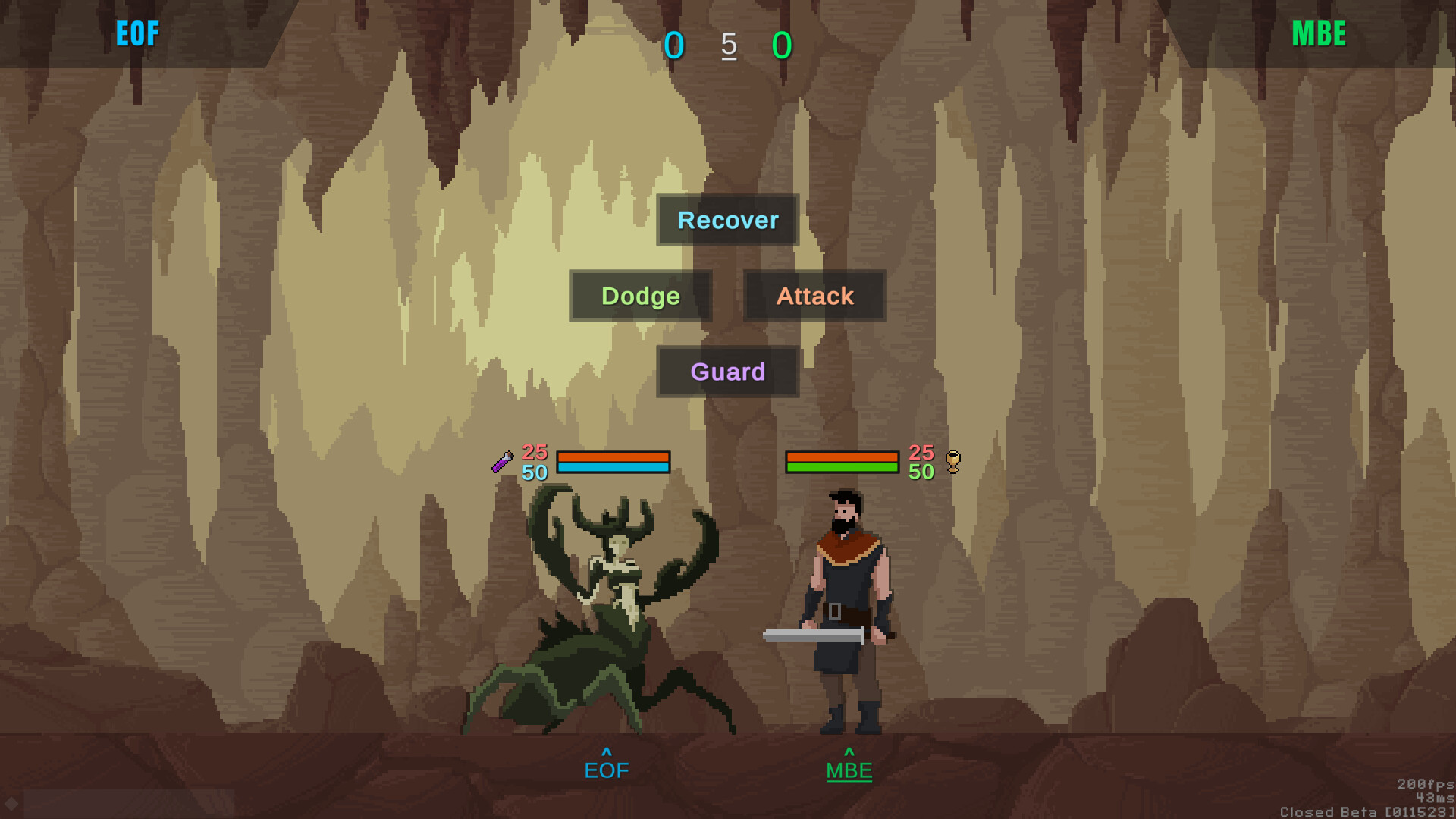Choose the Attack action
This screenshot has width=1456, height=819.
click(x=814, y=296)
